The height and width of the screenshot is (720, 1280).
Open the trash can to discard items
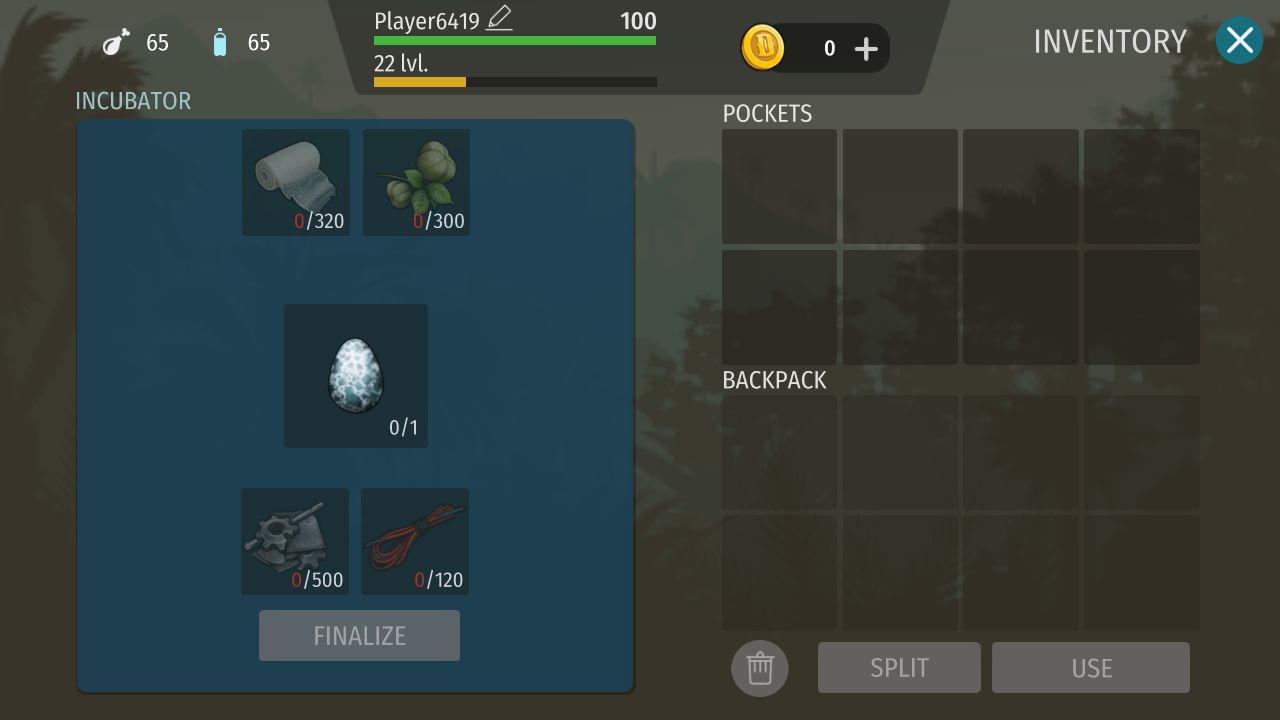pyautogui.click(x=759, y=668)
